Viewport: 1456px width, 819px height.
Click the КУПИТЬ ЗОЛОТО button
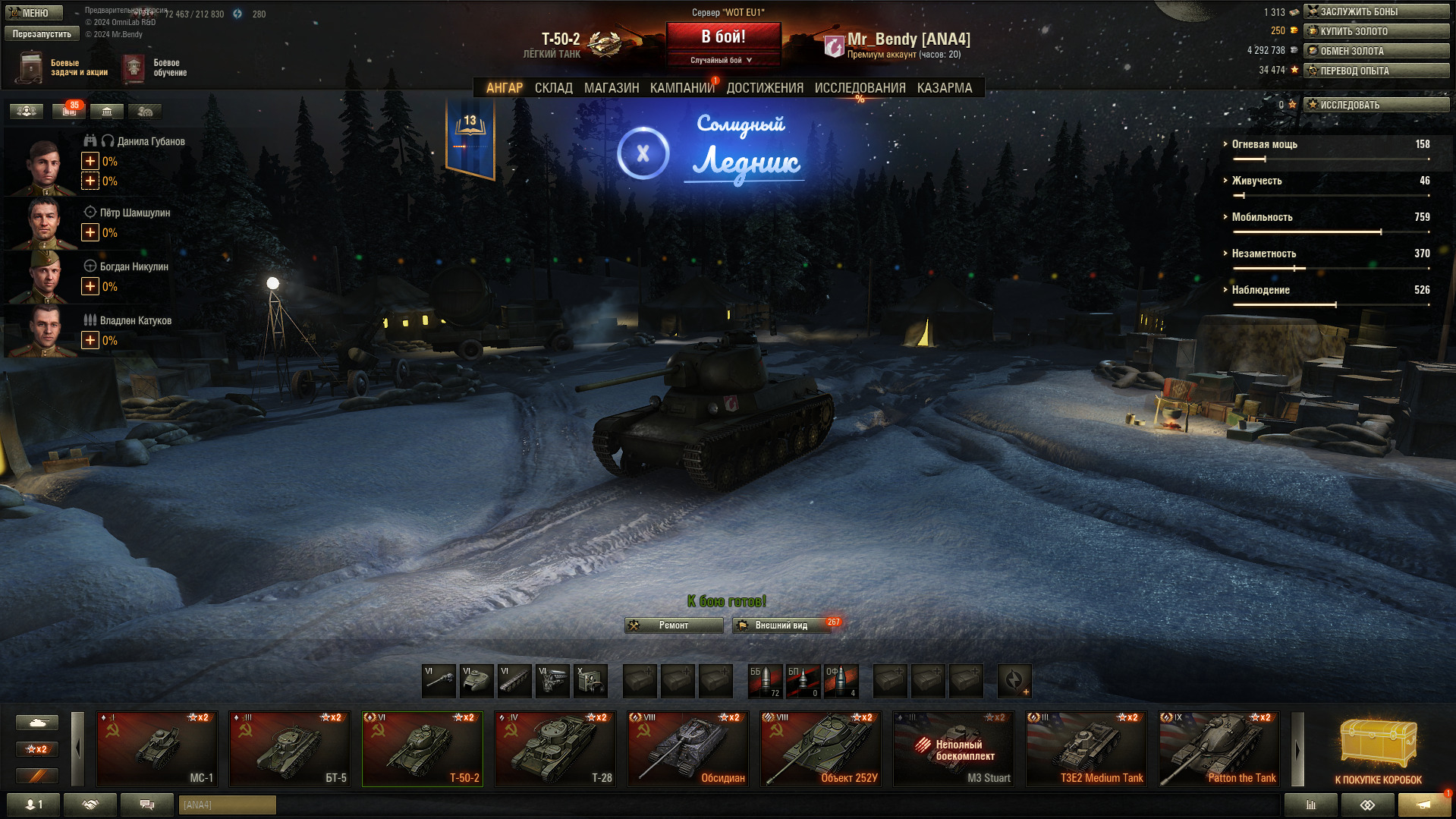click(1376, 31)
